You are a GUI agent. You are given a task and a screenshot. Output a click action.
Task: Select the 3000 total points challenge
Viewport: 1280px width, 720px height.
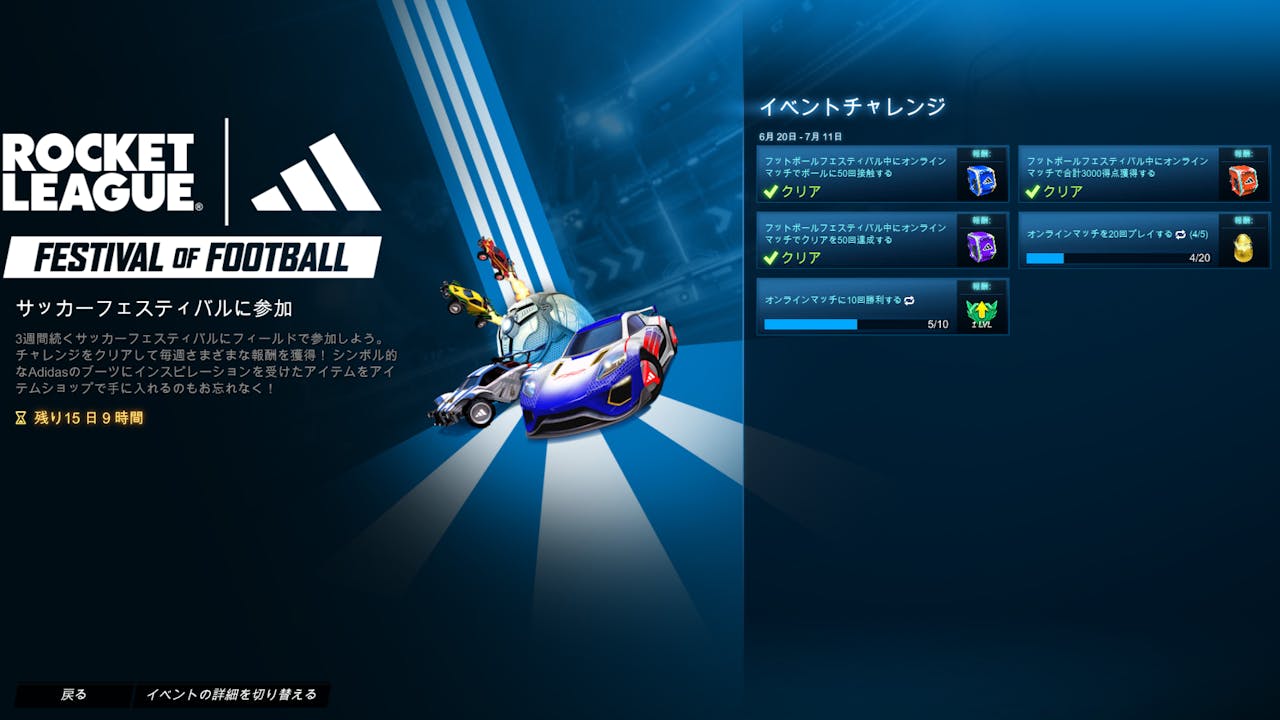coord(1118,174)
